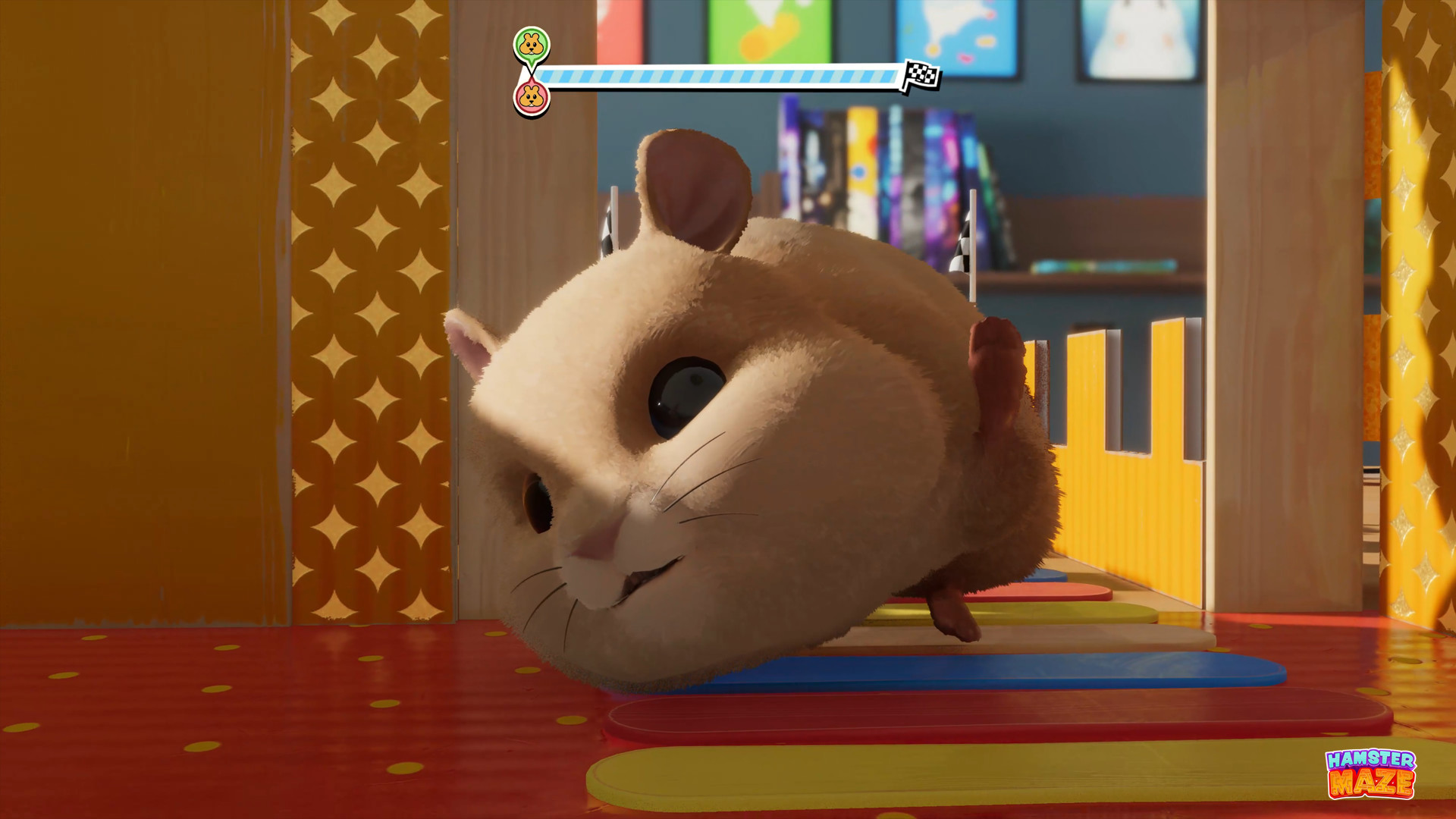
Task: Click the striped blue race progress bar
Action: pos(720,76)
